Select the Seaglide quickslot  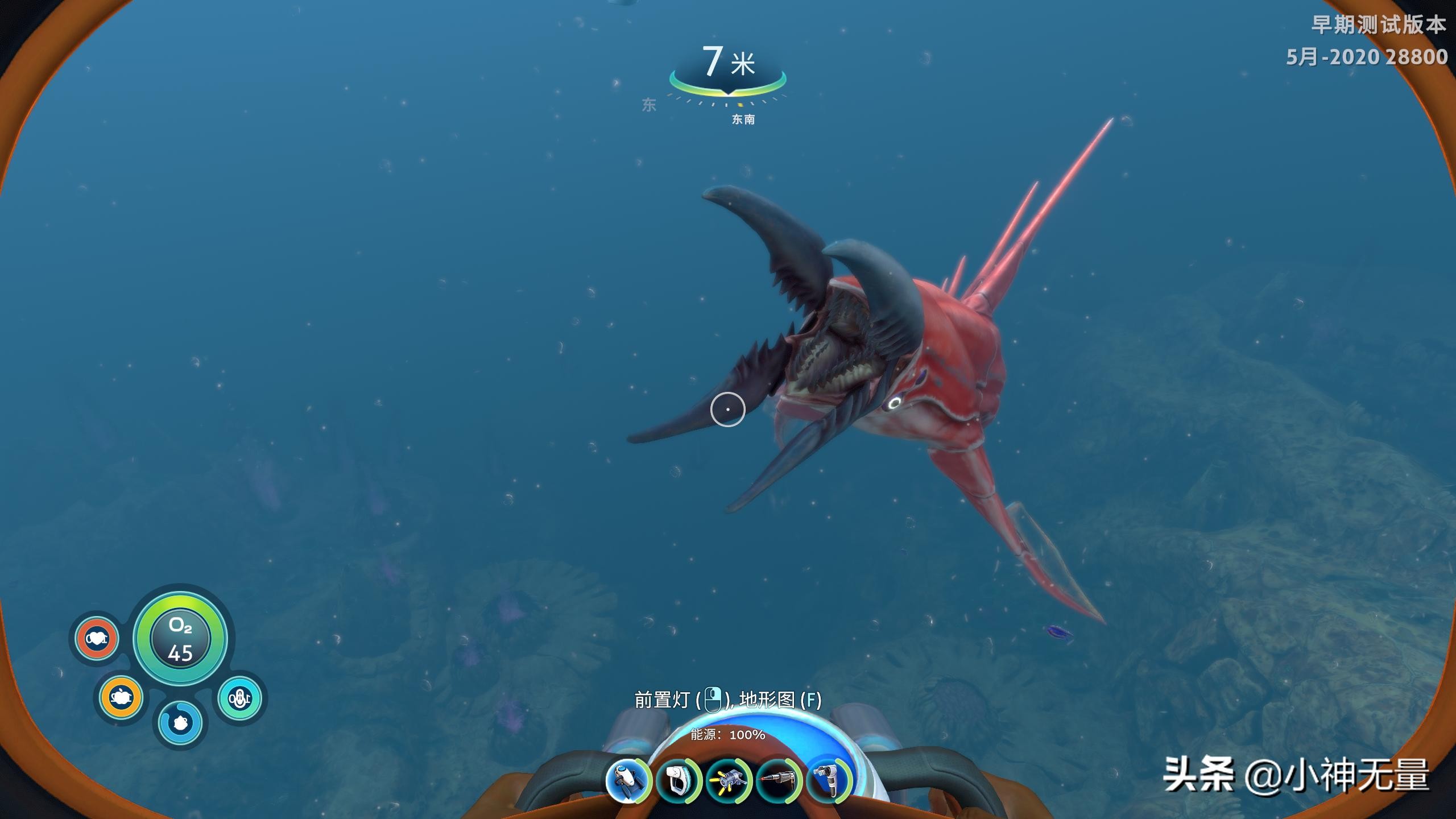[x=627, y=781]
